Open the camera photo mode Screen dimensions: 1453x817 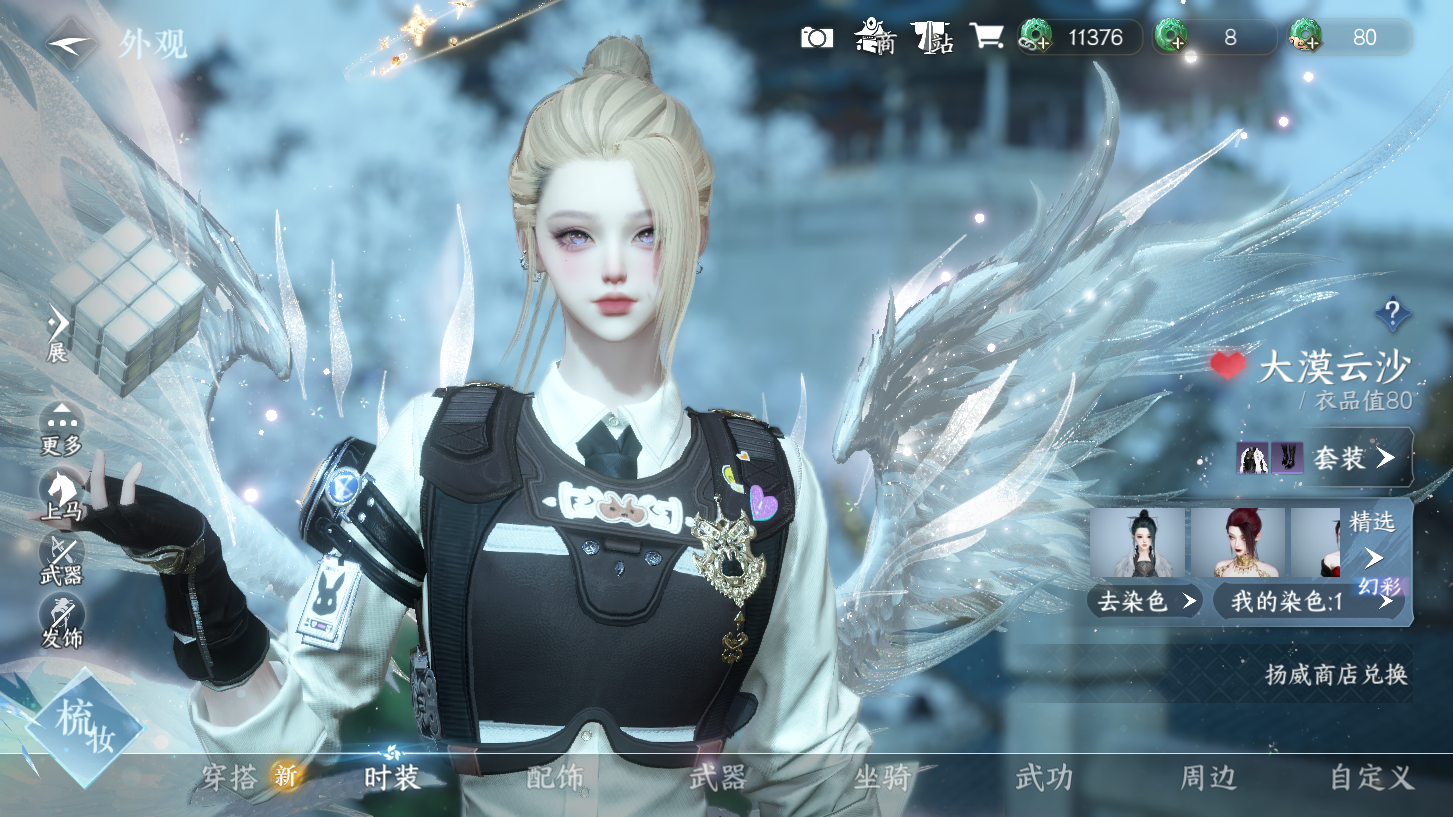[x=817, y=38]
